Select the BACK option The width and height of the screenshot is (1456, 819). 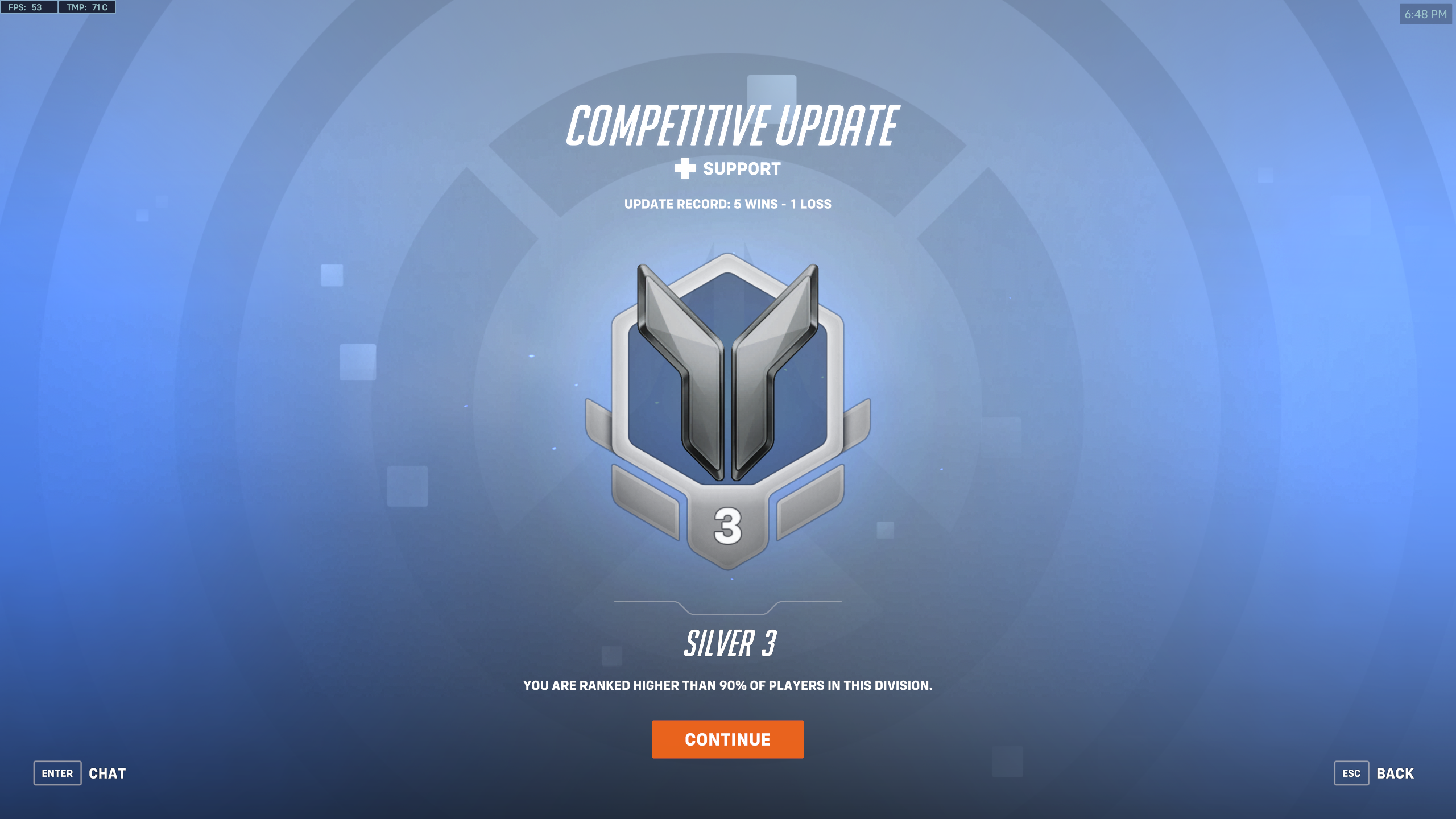coord(1395,773)
